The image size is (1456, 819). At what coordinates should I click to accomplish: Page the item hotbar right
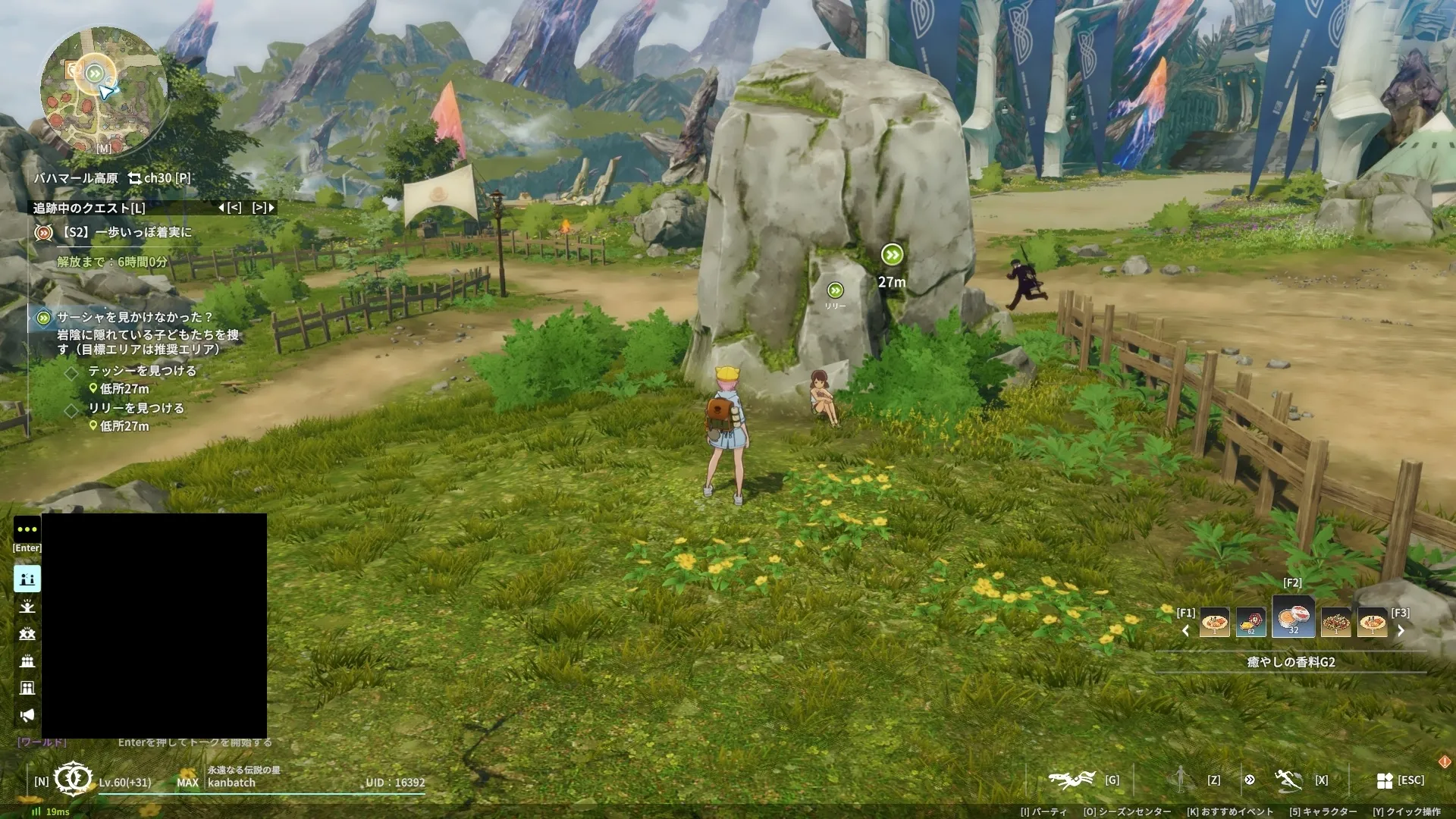coord(1401,631)
